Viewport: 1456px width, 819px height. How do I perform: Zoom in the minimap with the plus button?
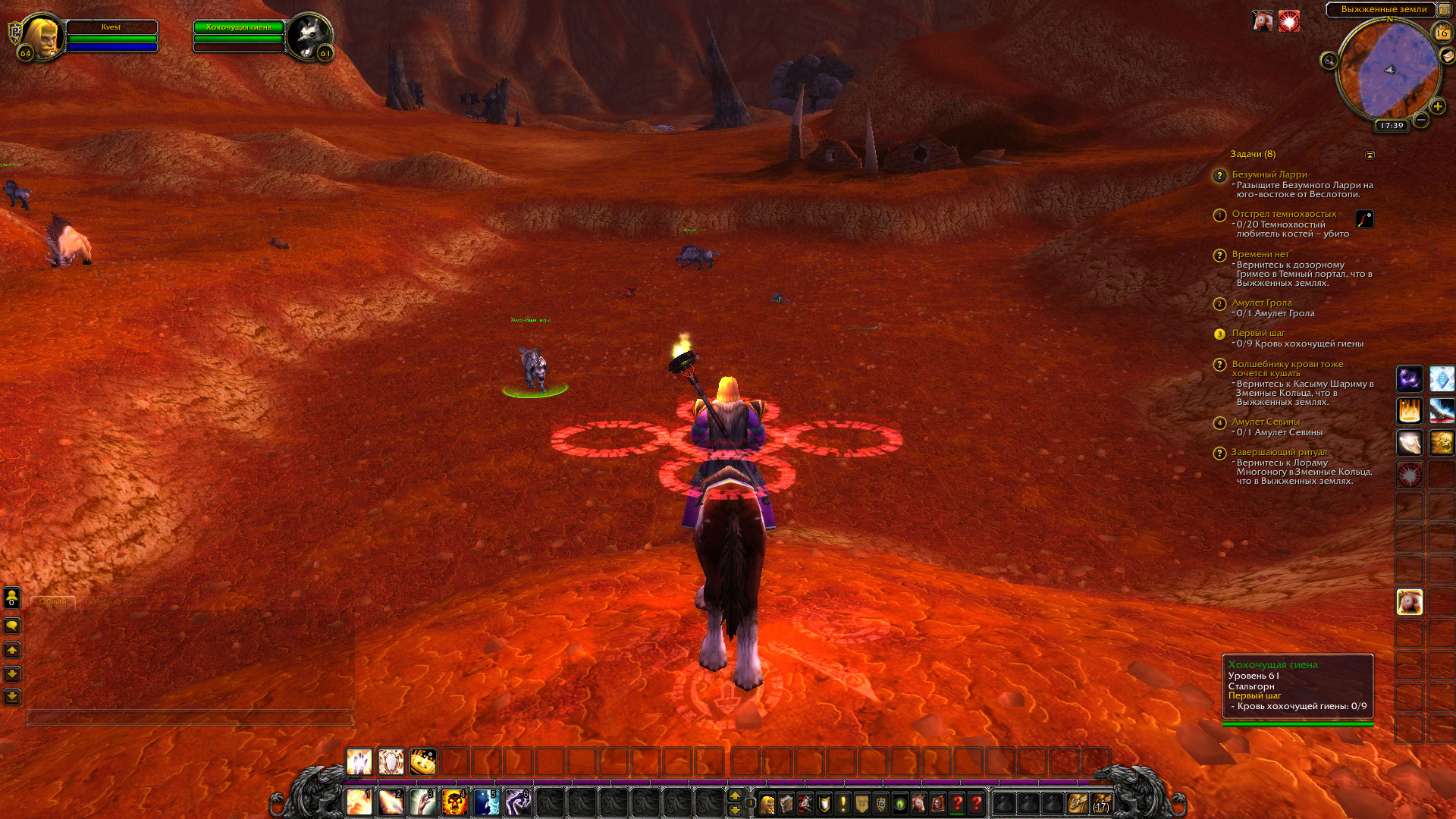tap(1437, 107)
